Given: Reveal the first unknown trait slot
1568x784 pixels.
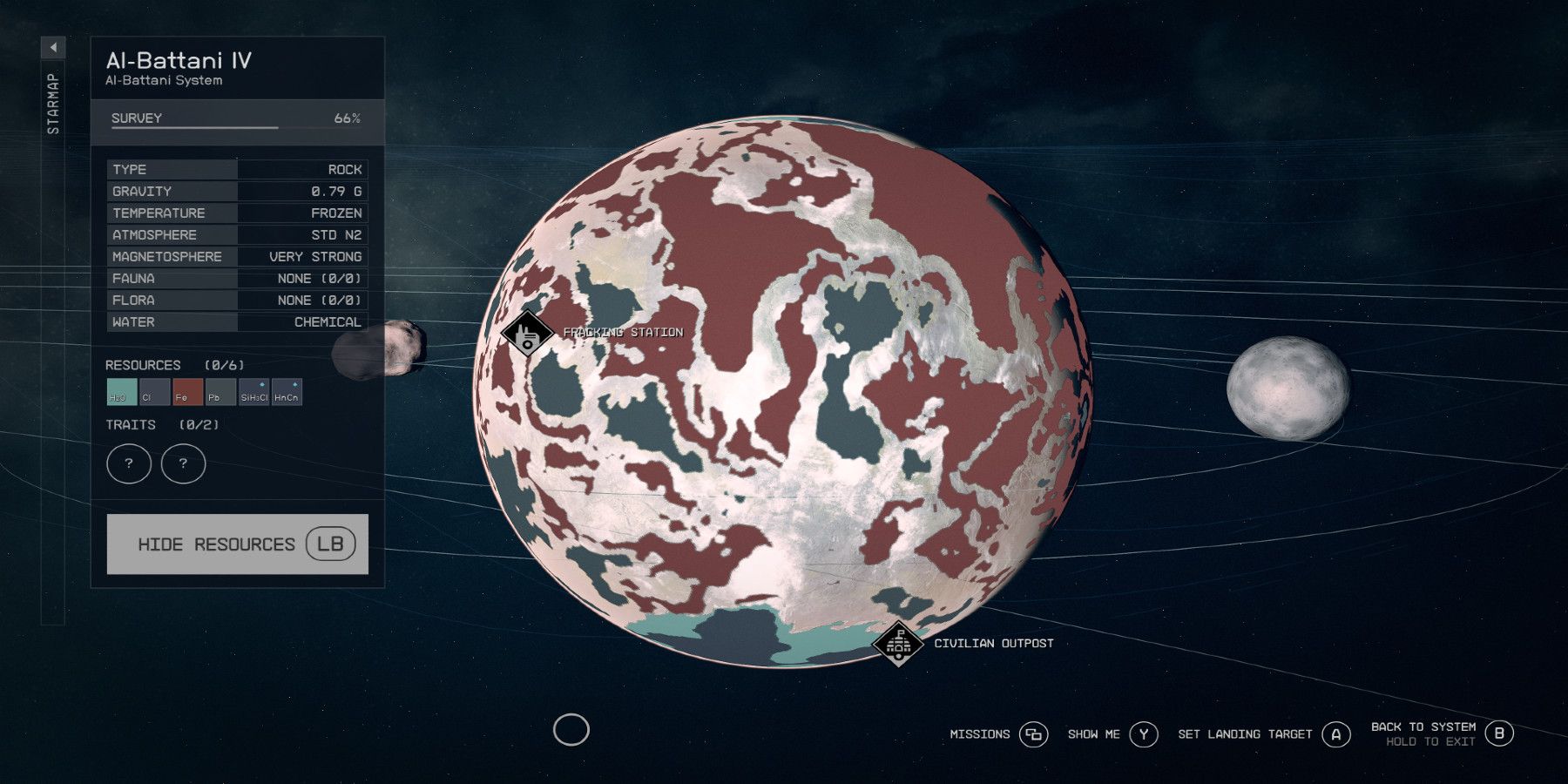Looking at the screenshot, I should coord(129,463).
